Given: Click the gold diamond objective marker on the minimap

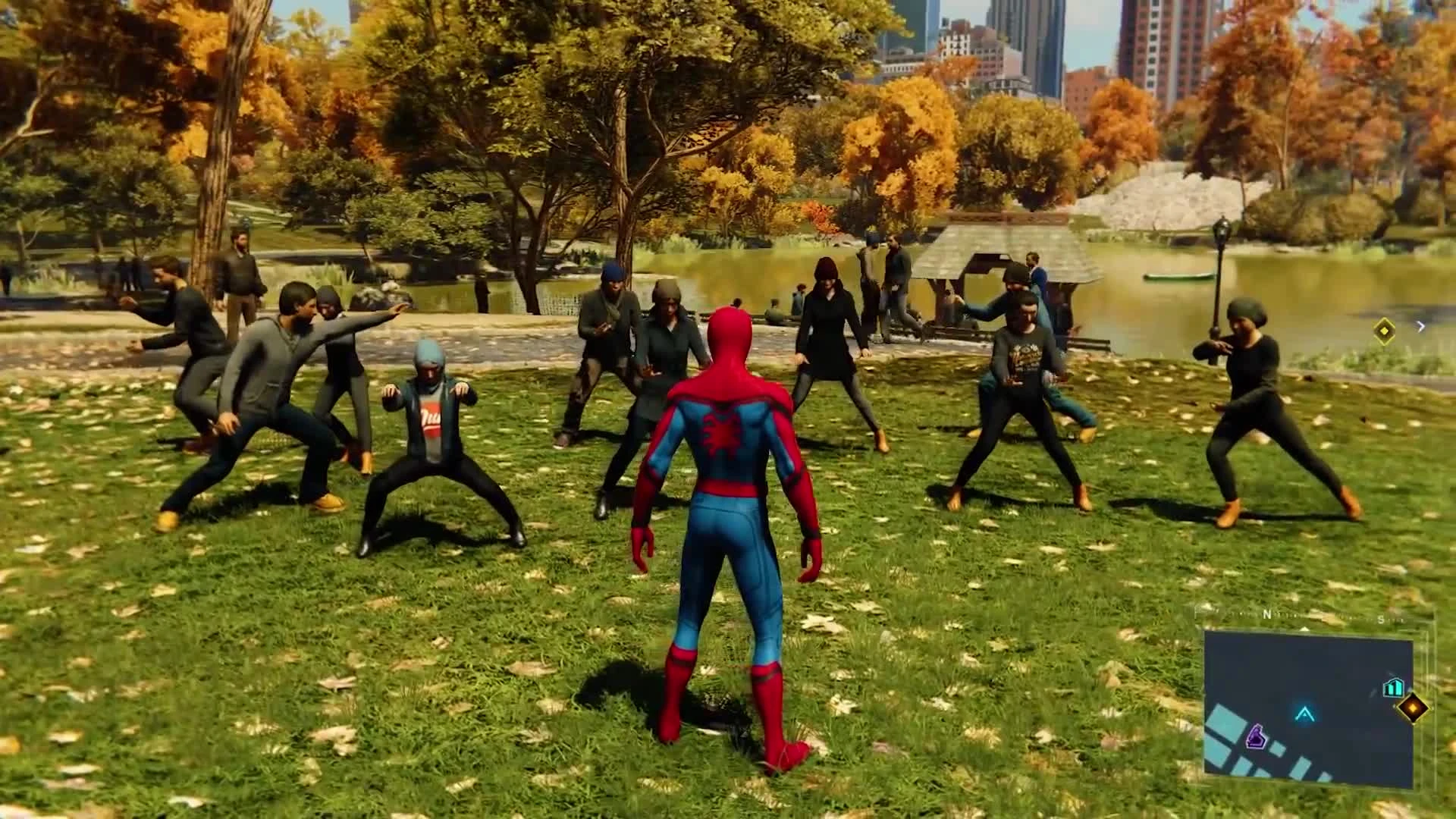Looking at the screenshot, I should (1413, 709).
